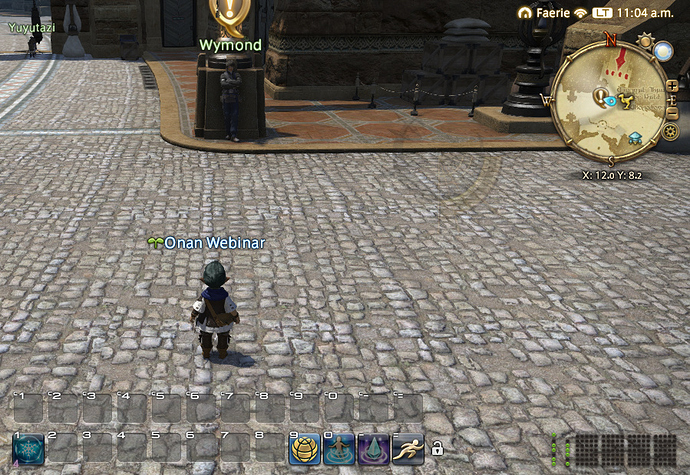Activate the glowing snowflake action in slot 1
690x475 pixels.
28,448
